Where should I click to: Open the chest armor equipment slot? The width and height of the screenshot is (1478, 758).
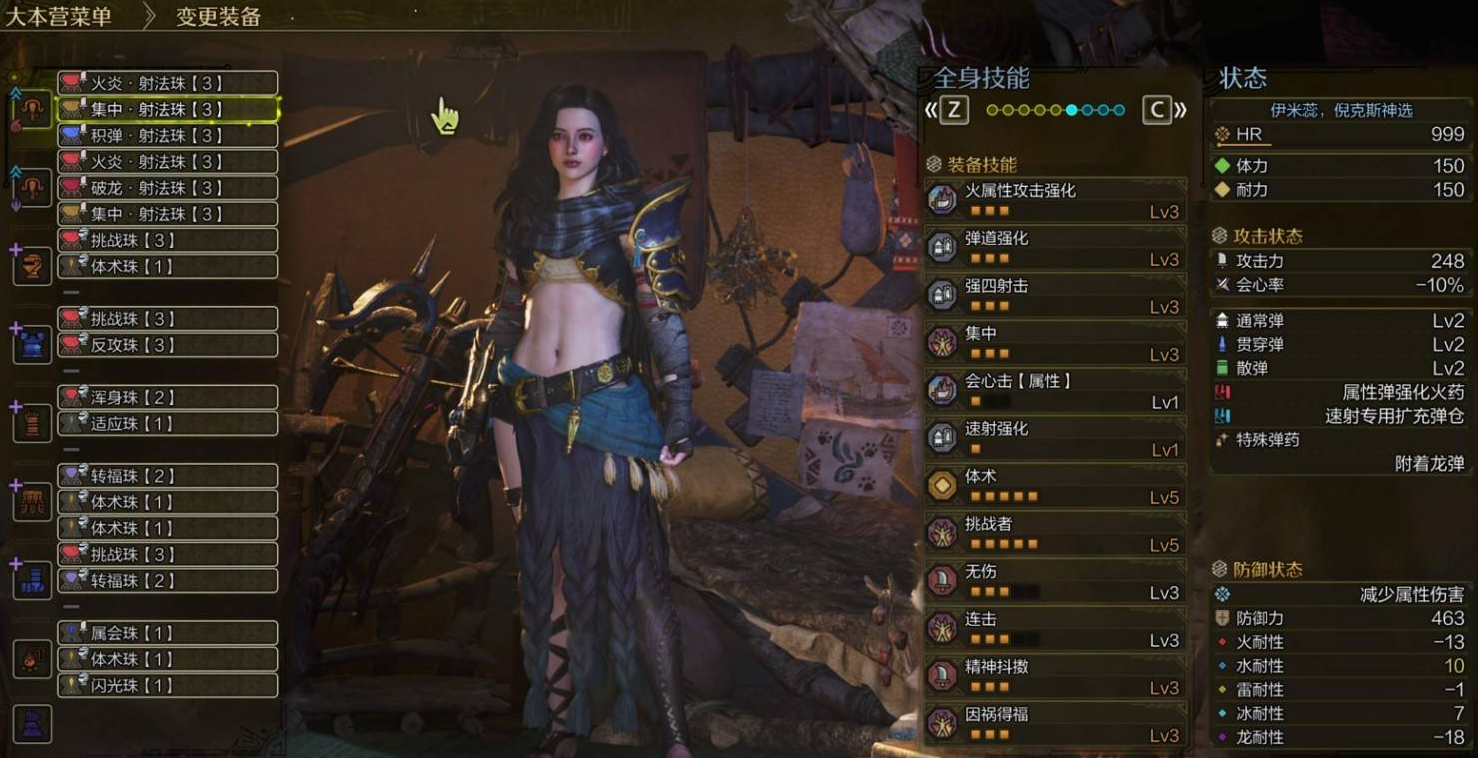tap(32, 345)
